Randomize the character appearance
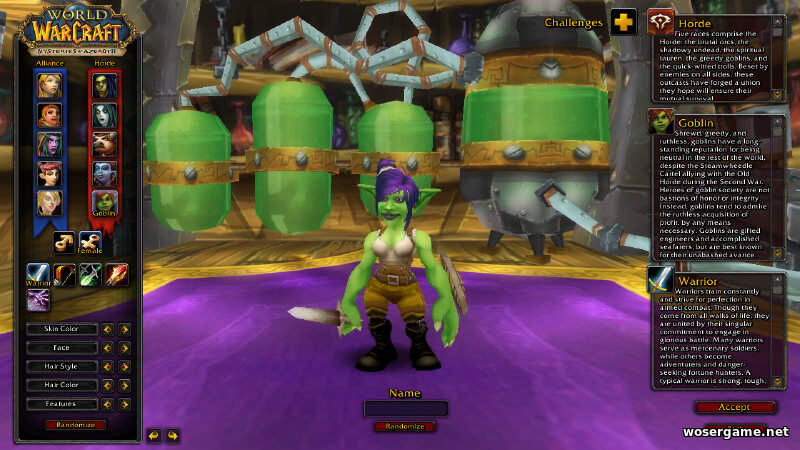The width and height of the screenshot is (800, 450). coord(75,425)
